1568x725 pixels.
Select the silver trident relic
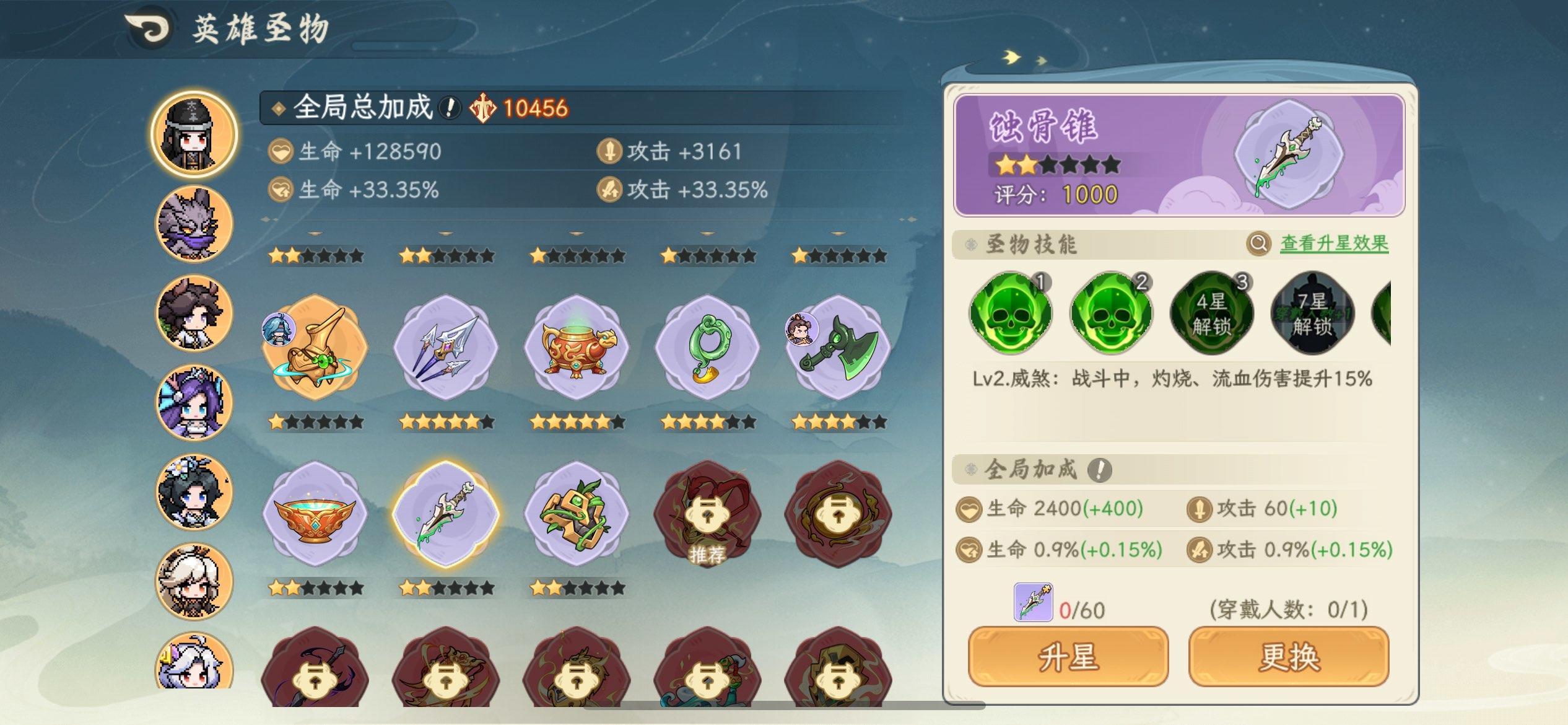click(447, 349)
